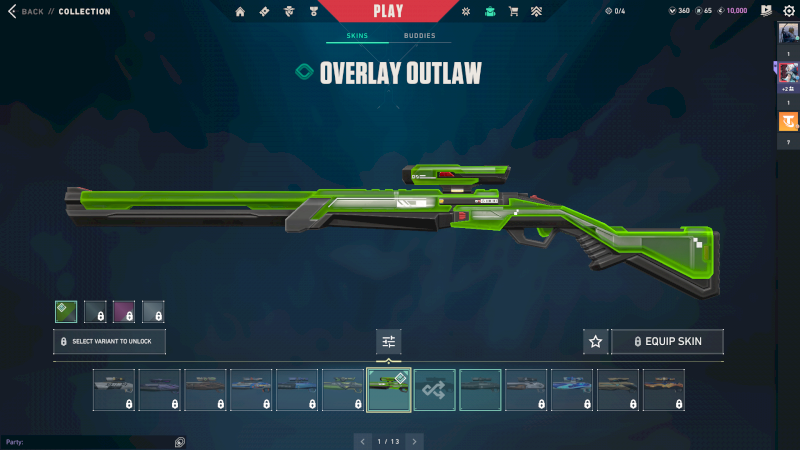Open the orange team badge in the sidebar

787,122
